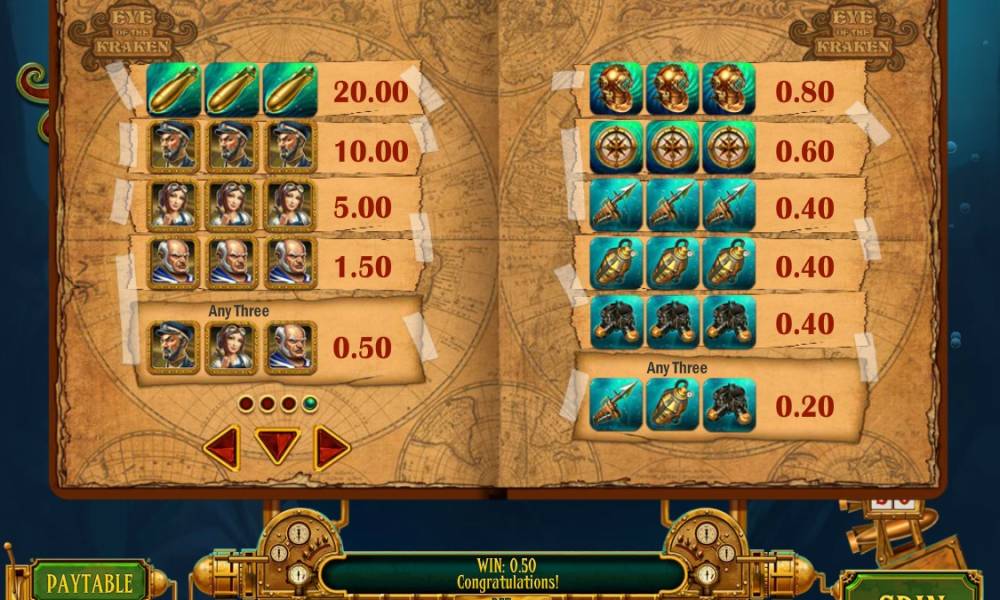Viewport: 1000px width, 600px height.
Task: Toggle the PAYTABLE button
Action: pos(90,583)
